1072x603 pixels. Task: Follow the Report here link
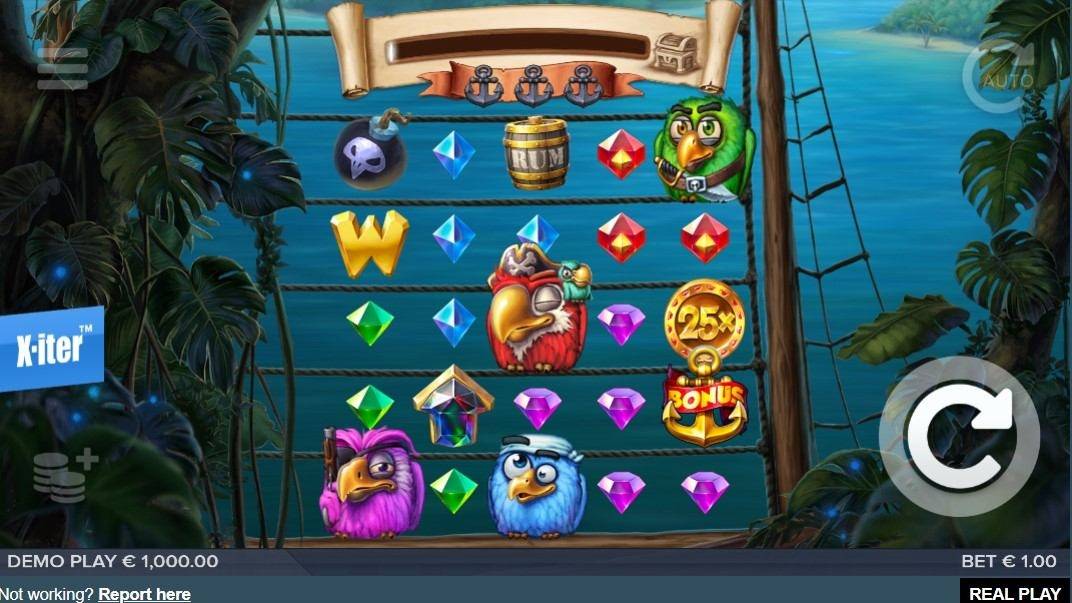point(144,594)
